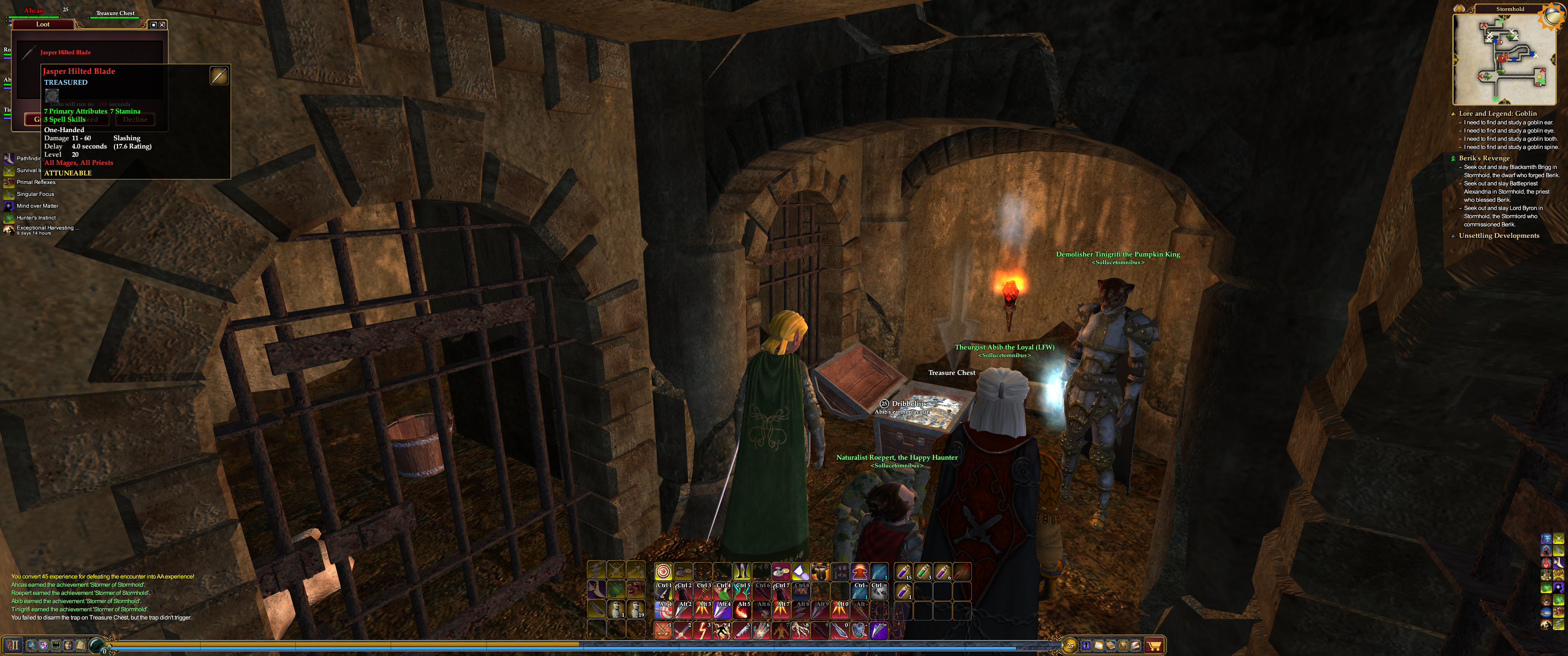The image size is (1568, 656).
Task: Activate the bullseye target hotbar icon
Action: 663,572
